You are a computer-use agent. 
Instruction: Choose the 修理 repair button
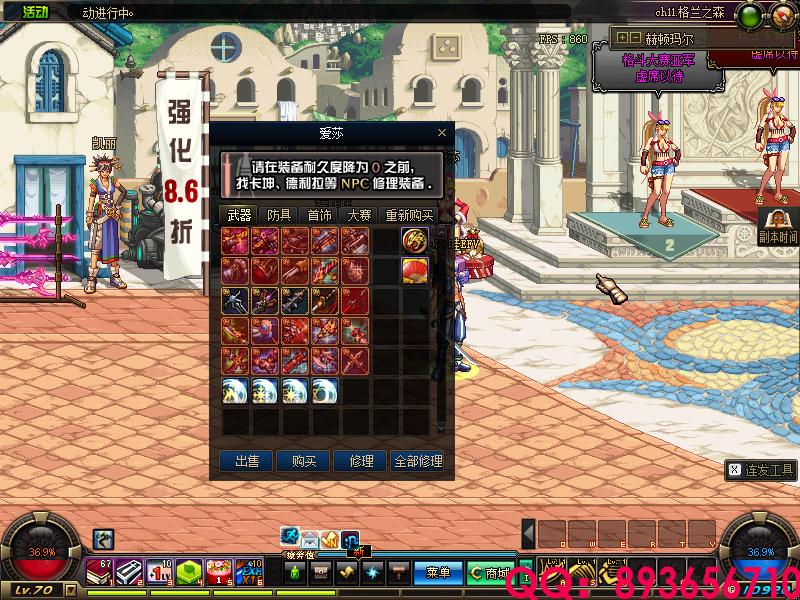click(361, 461)
